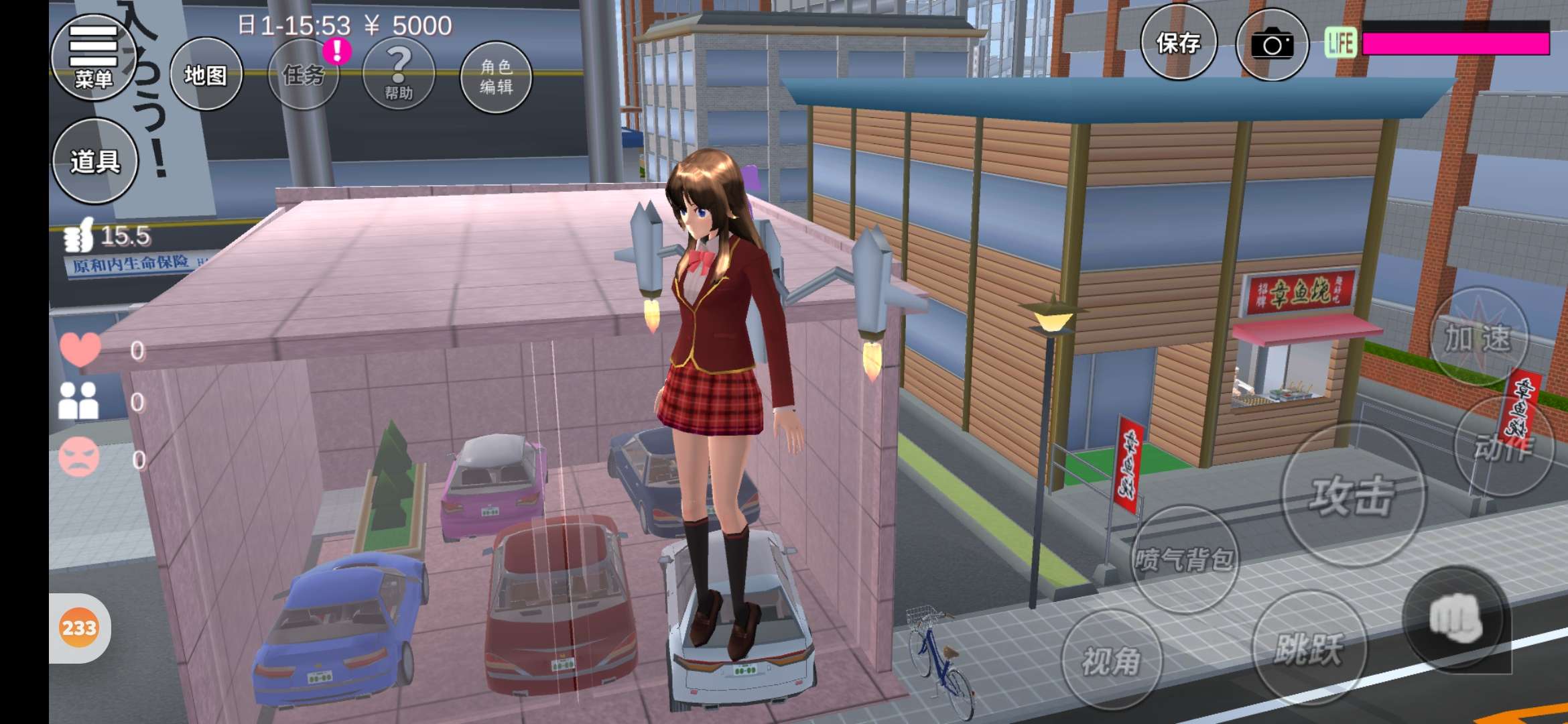Open the orange 233 floating overlay
This screenshot has width=1568, height=724.
[x=79, y=628]
